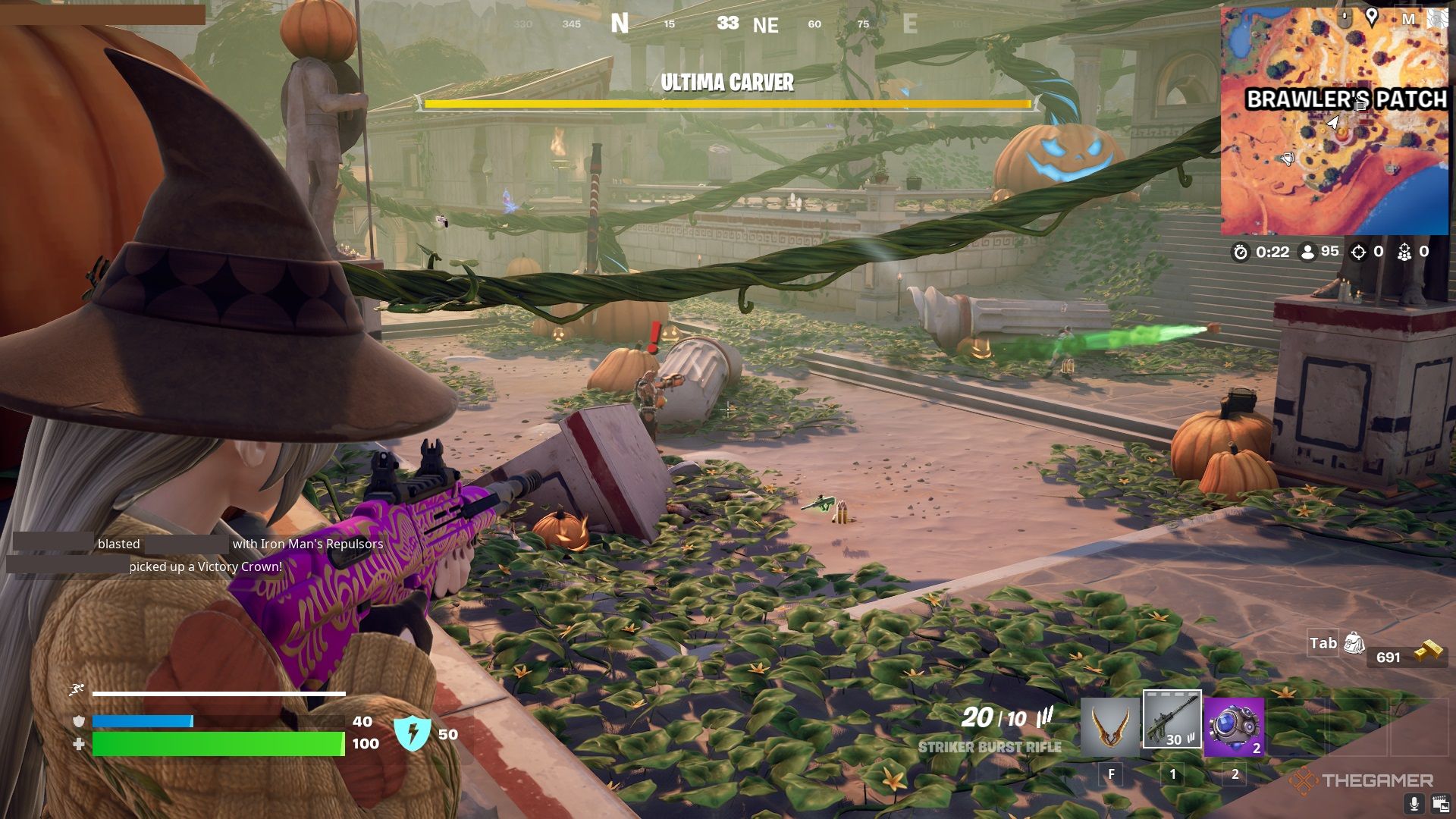Select the golden wings pickaxe slot
The image size is (1456, 819).
coord(1110,726)
